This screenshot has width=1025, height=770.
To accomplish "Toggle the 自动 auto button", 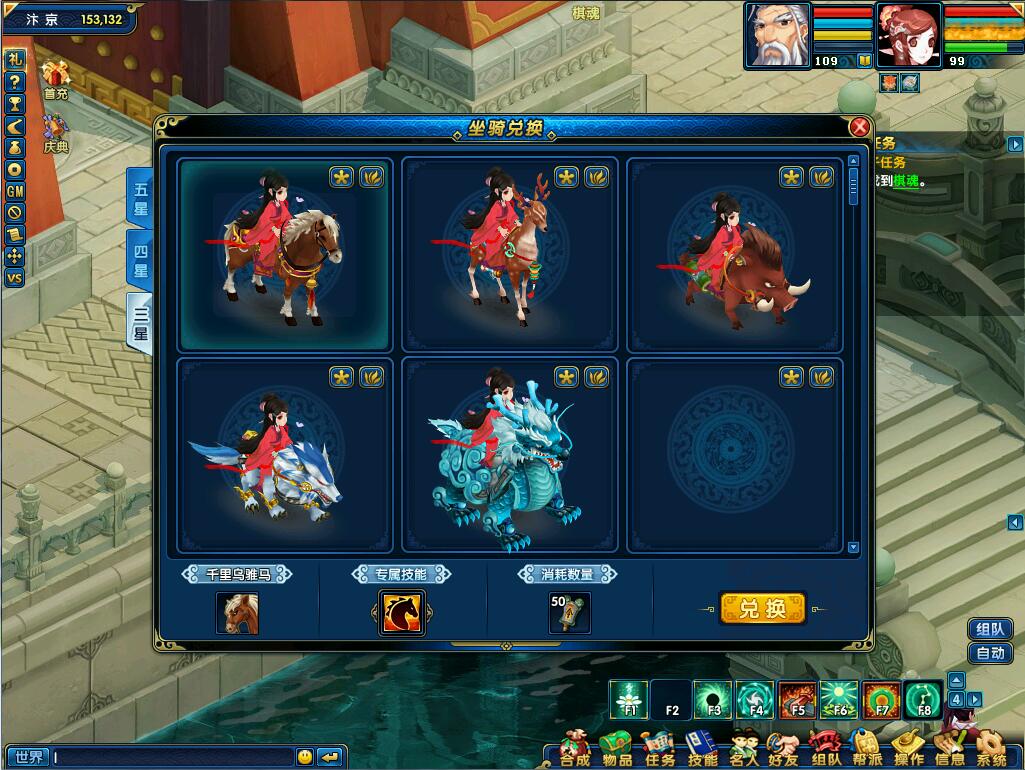I will pos(990,654).
